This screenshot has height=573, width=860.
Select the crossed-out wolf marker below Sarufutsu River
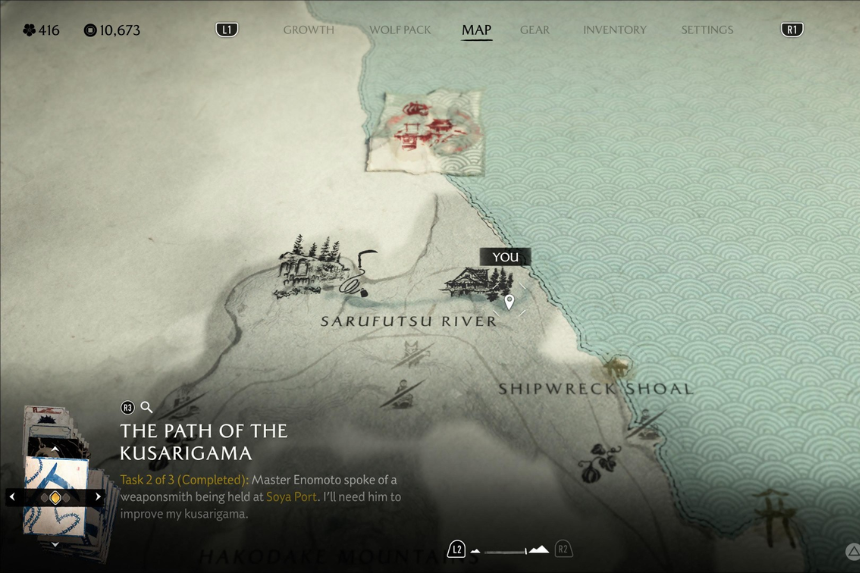coord(412,353)
